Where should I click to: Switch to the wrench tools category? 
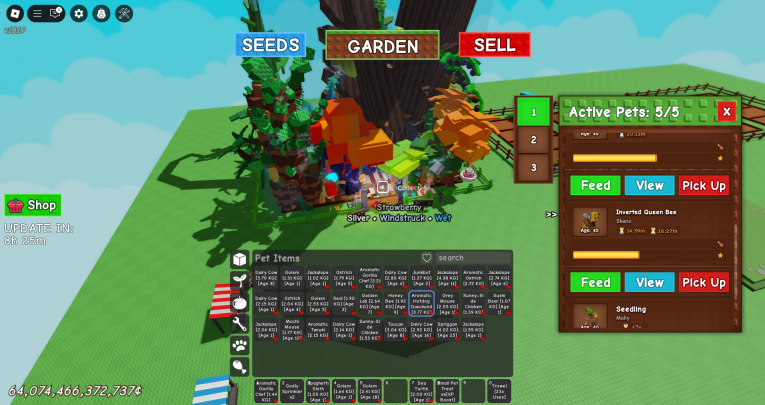point(240,323)
